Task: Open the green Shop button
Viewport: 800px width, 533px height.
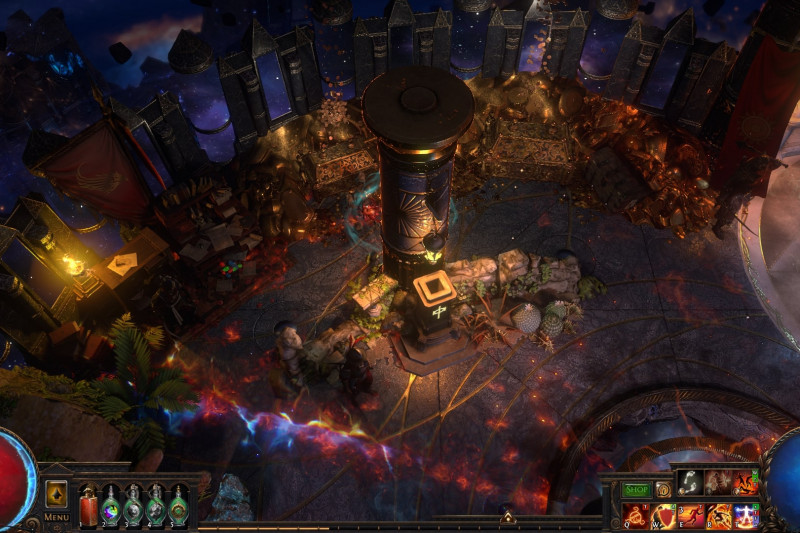Action: tap(636, 490)
